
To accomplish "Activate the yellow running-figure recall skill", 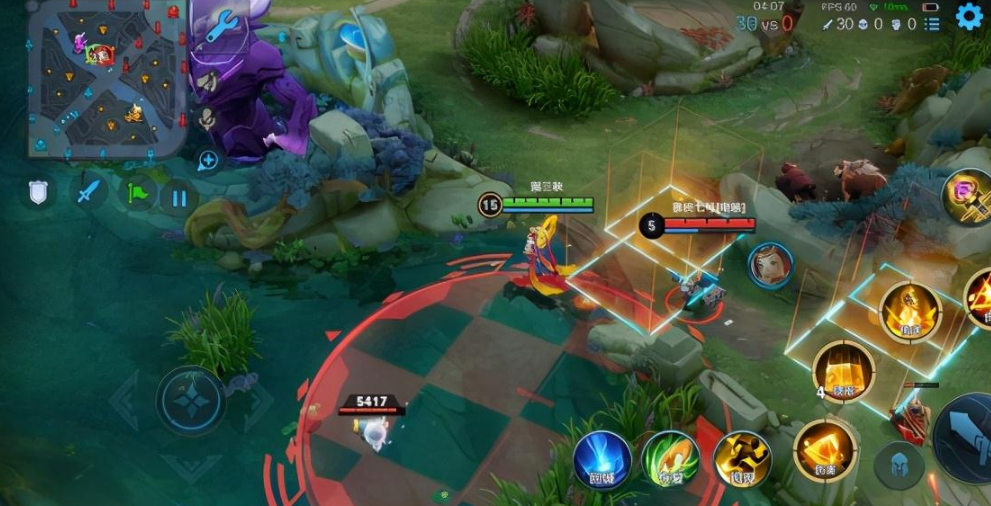I will [x=742, y=460].
